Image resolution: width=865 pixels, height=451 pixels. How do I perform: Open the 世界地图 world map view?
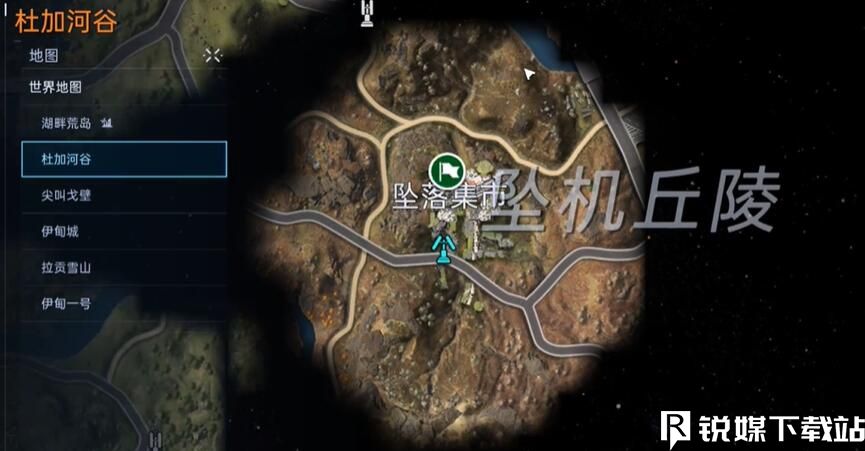[x=56, y=87]
